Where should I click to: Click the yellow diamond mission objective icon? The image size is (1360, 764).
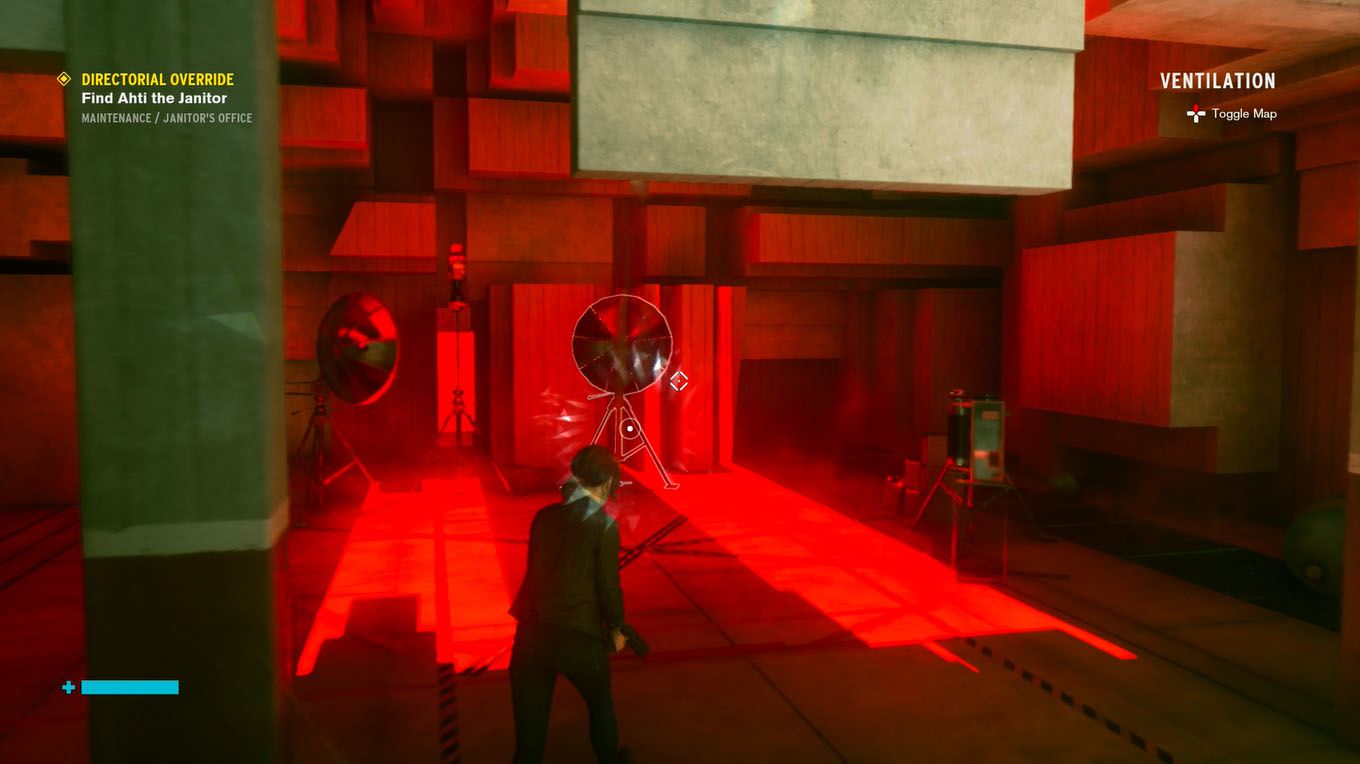(62, 79)
